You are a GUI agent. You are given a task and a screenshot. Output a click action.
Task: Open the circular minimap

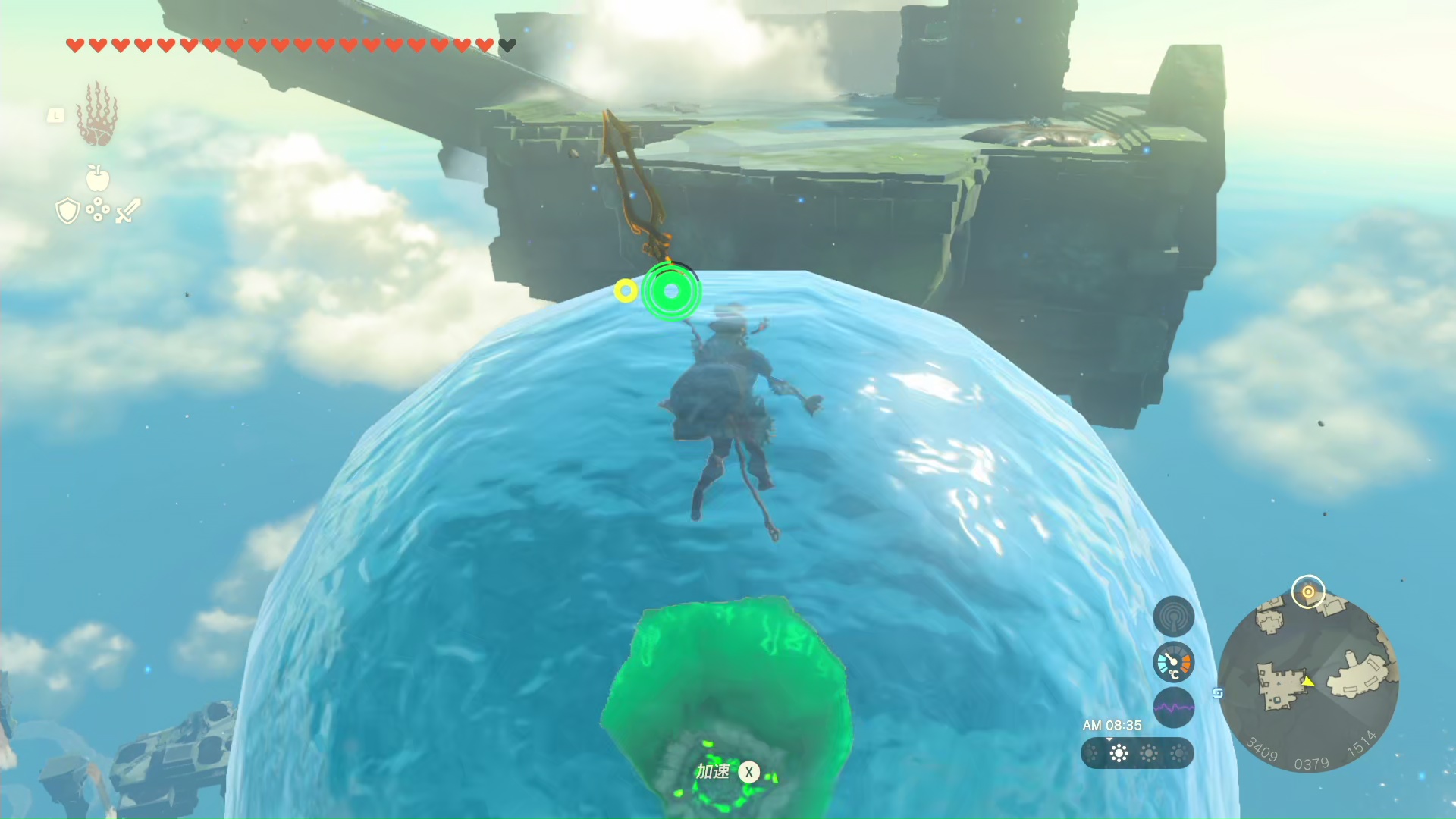(x=1308, y=682)
